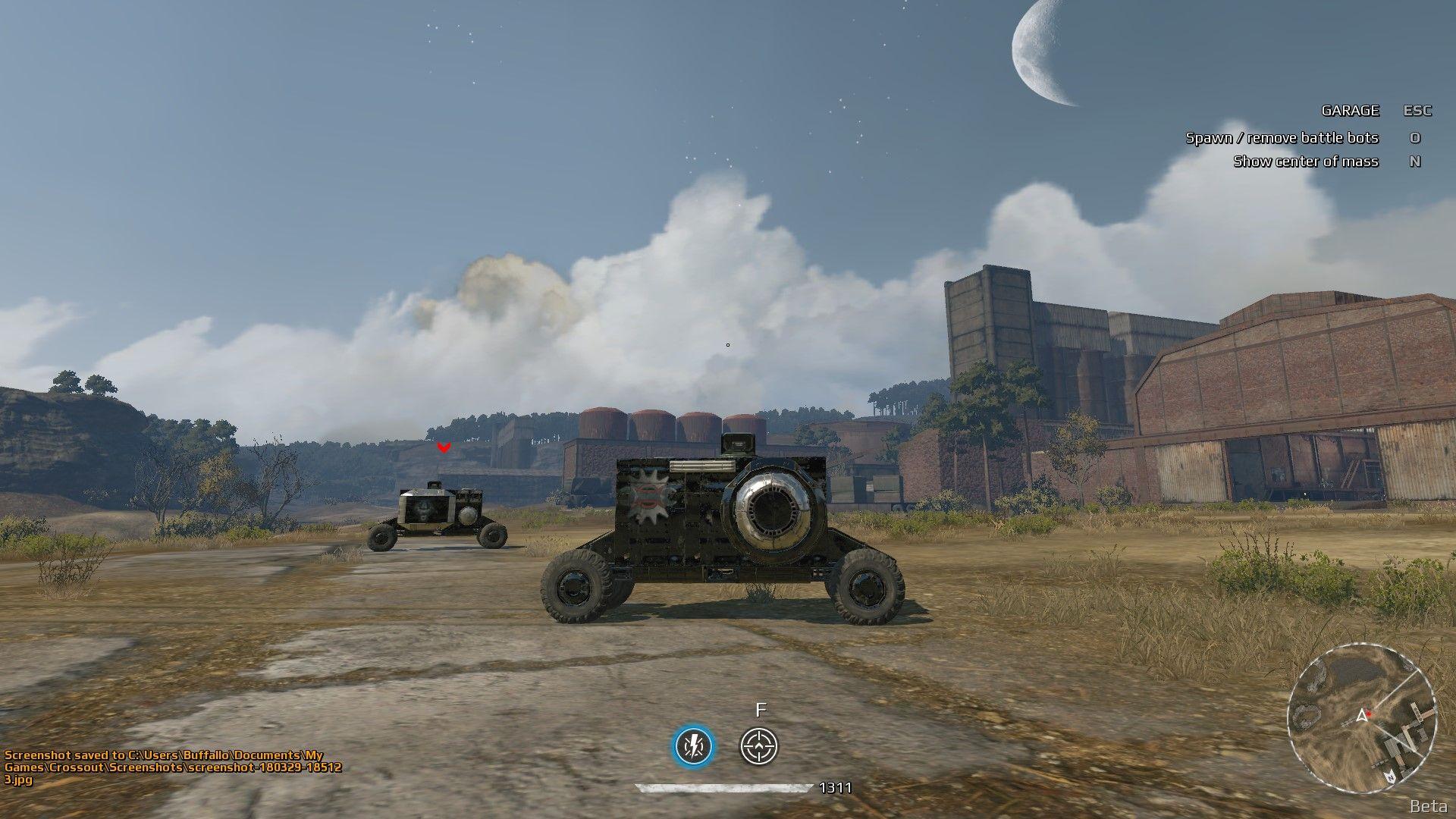Toggle Show center of mass
Image resolution: width=1456 pixels, height=819 pixels.
[1305, 162]
